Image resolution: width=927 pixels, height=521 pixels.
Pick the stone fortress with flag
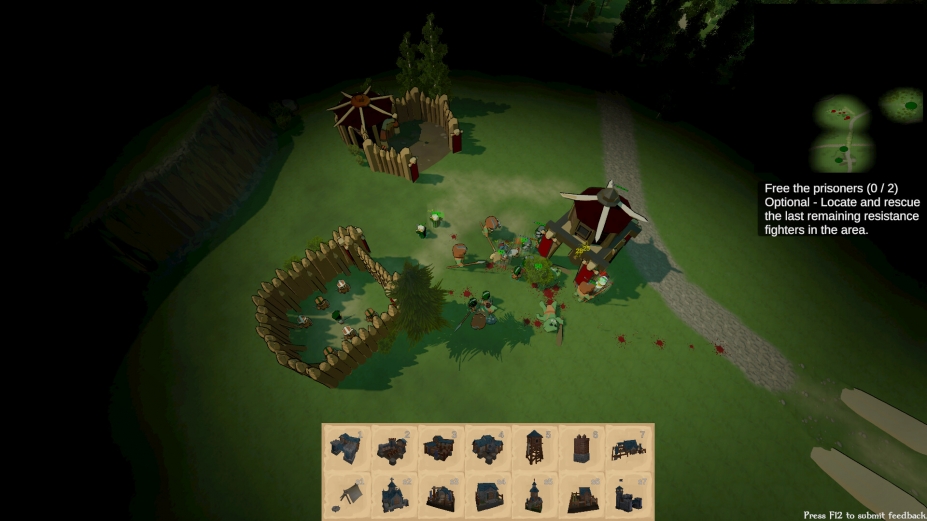(628, 493)
